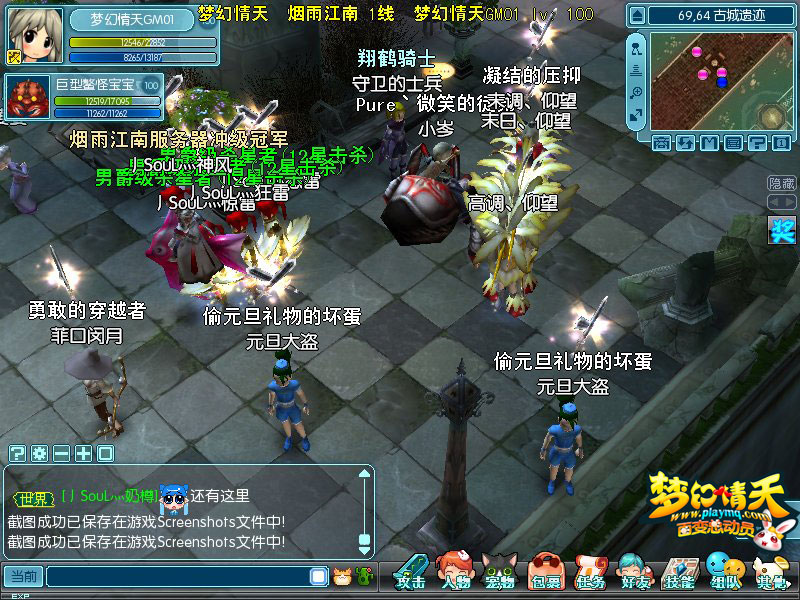The height and width of the screenshot is (600, 800).
Task: Select the player portrait 梦幻情天GM01
Action: [x=29, y=36]
